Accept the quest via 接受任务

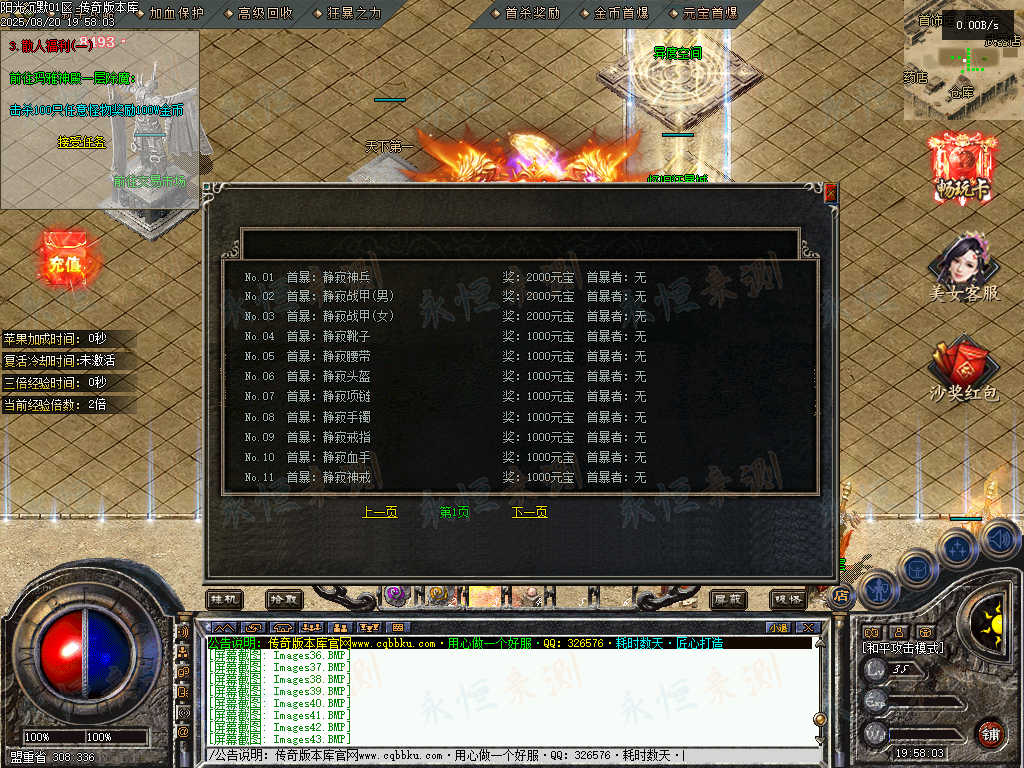click(82, 142)
